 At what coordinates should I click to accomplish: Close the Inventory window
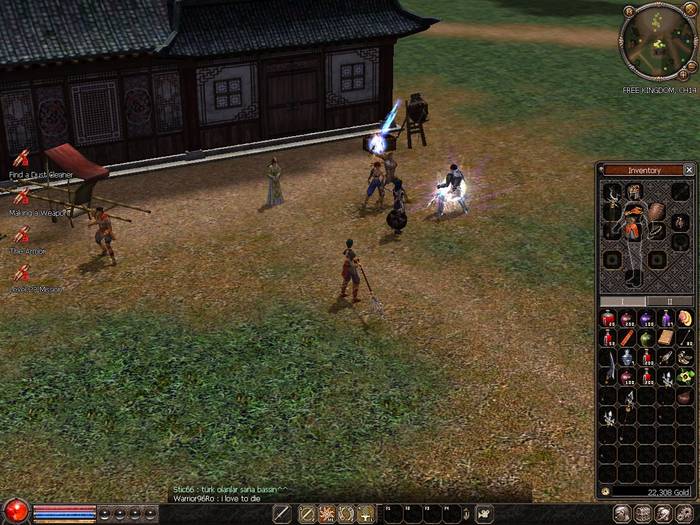[x=689, y=170]
